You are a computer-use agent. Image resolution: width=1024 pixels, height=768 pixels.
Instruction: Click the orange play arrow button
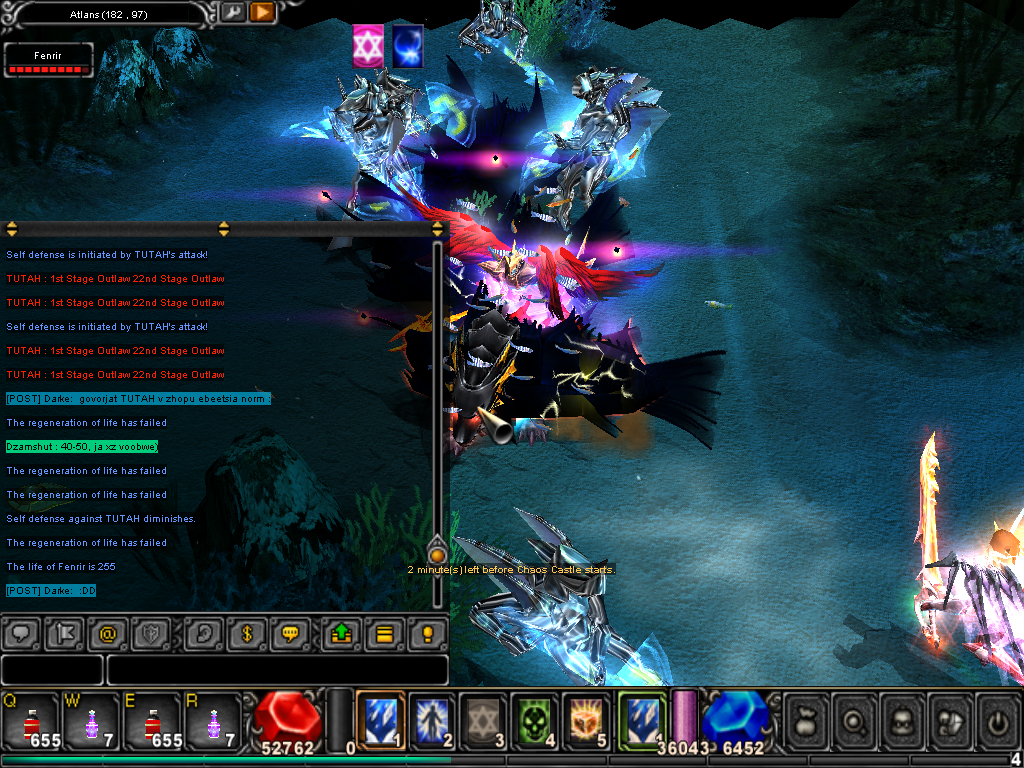pyautogui.click(x=262, y=12)
